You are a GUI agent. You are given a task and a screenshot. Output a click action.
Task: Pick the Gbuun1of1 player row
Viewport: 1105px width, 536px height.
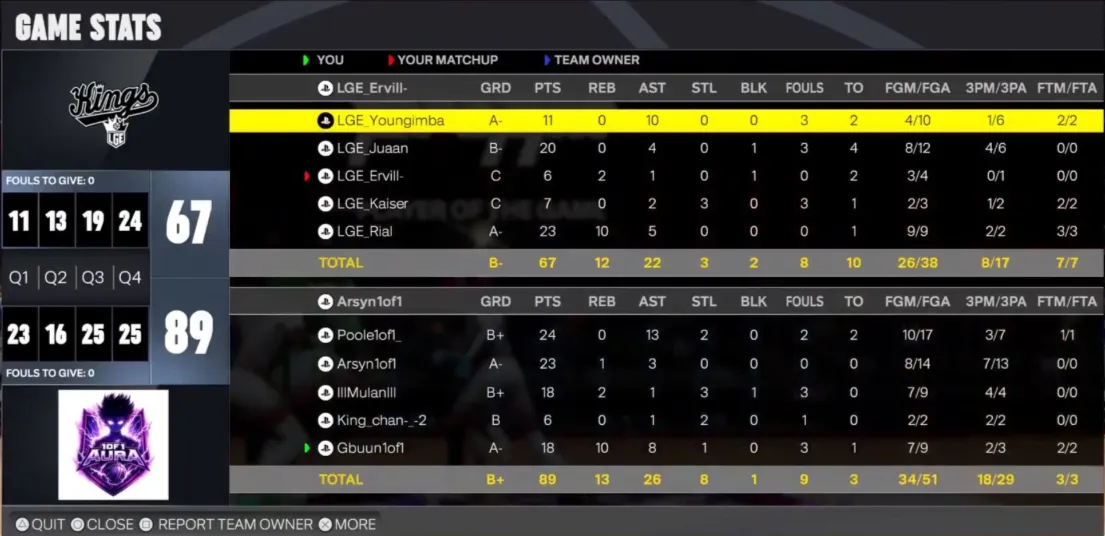[x=370, y=448]
